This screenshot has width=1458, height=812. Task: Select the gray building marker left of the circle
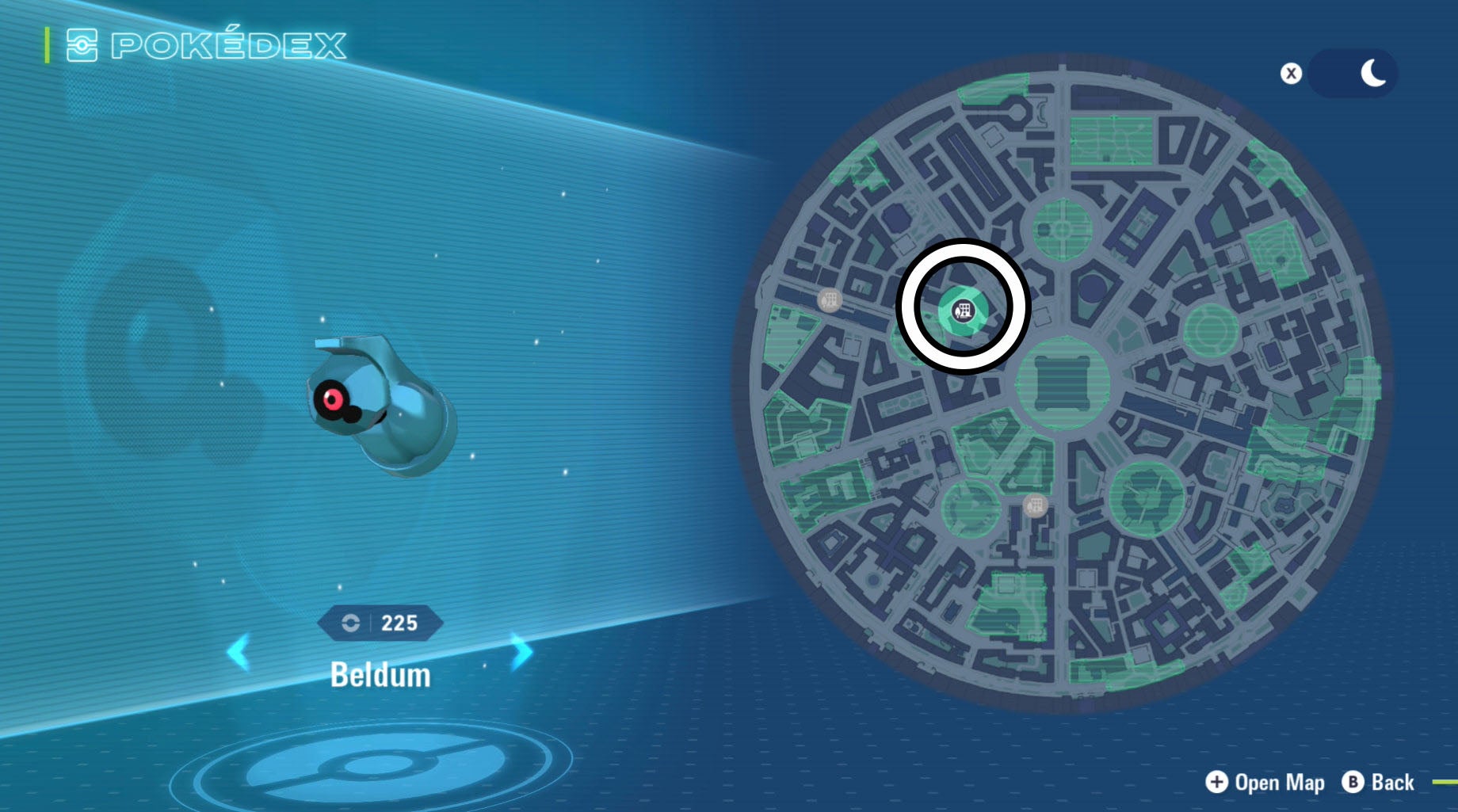pos(828,301)
